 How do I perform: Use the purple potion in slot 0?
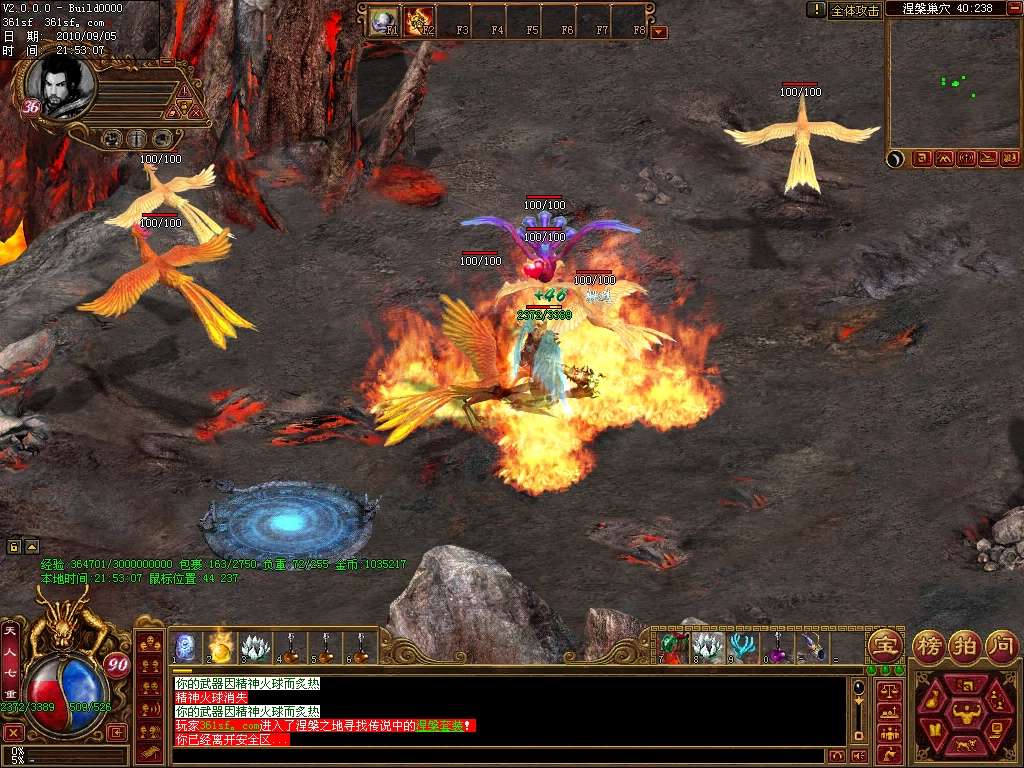click(x=776, y=650)
